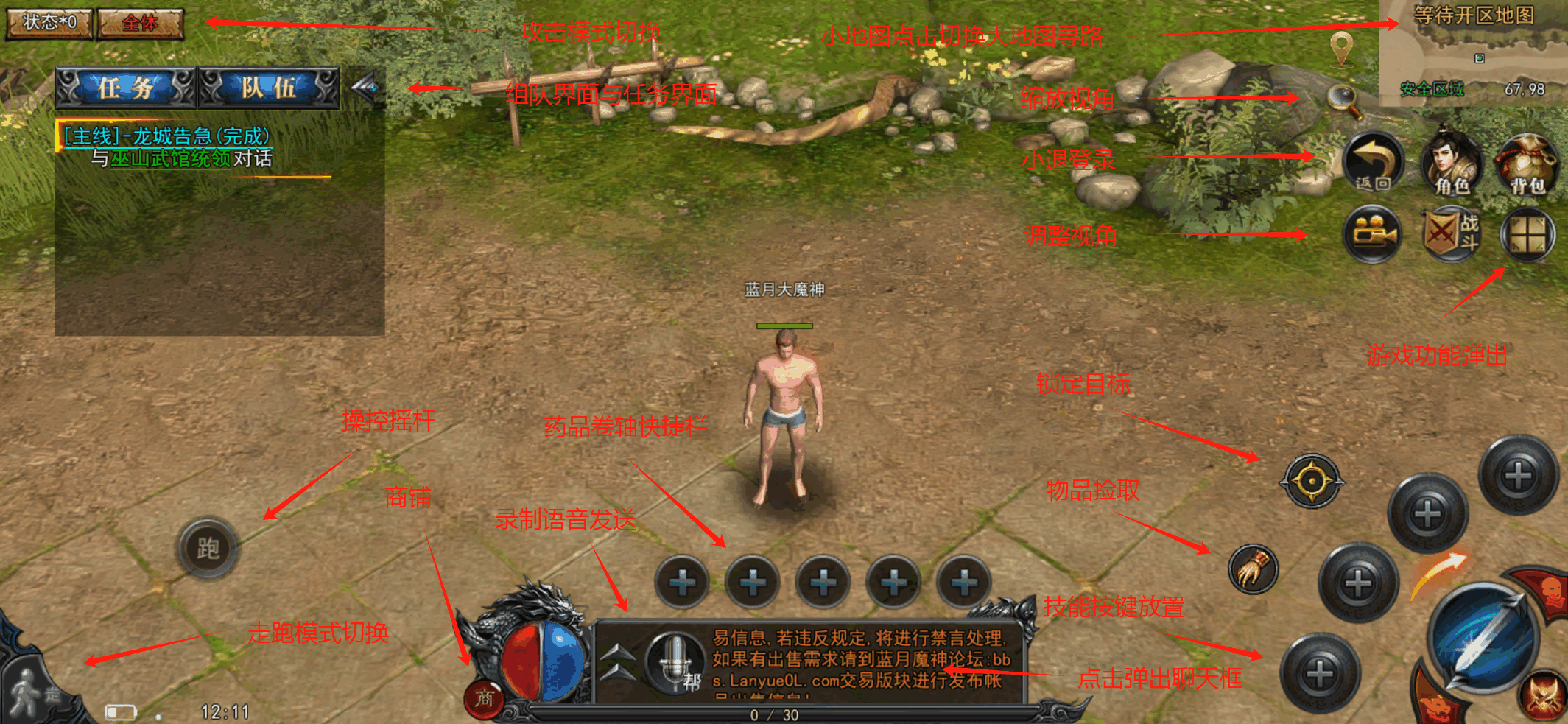Open the game functions popup grid icon
Image resolution: width=1568 pixels, height=724 pixels.
pyautogui.click(x=1527, y=236)
